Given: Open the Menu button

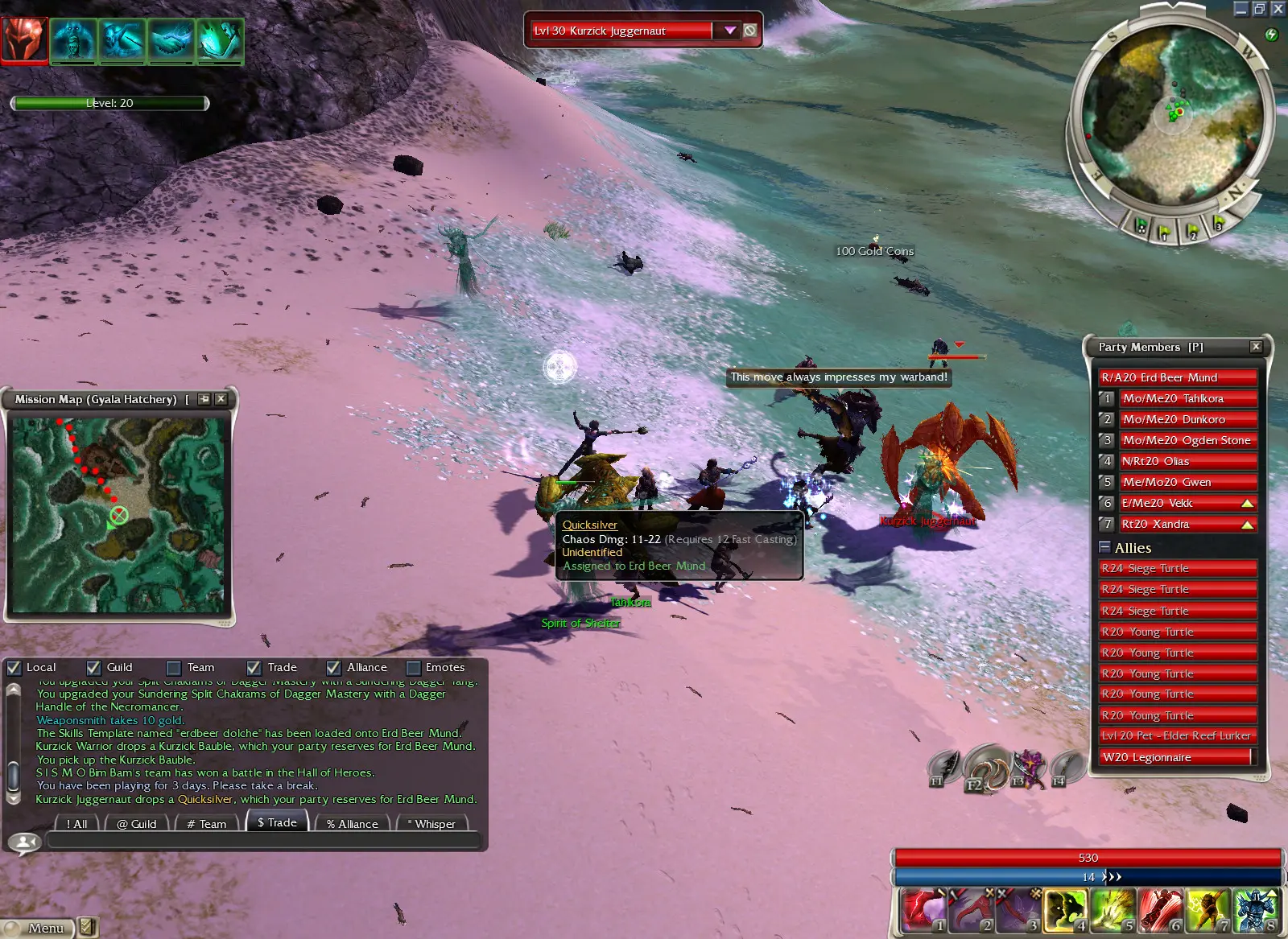Looking at the screenshot, I should coord(39,928).
